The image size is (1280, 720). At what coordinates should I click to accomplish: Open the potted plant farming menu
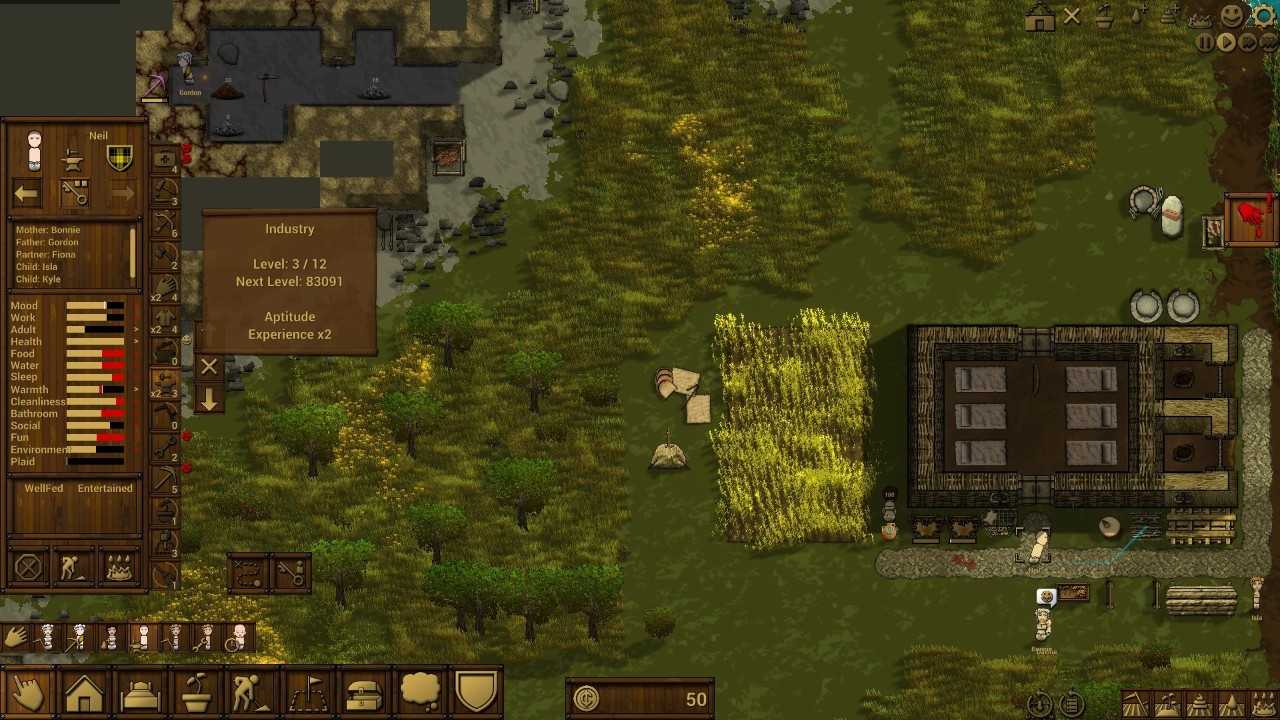[x=197, y=693]
